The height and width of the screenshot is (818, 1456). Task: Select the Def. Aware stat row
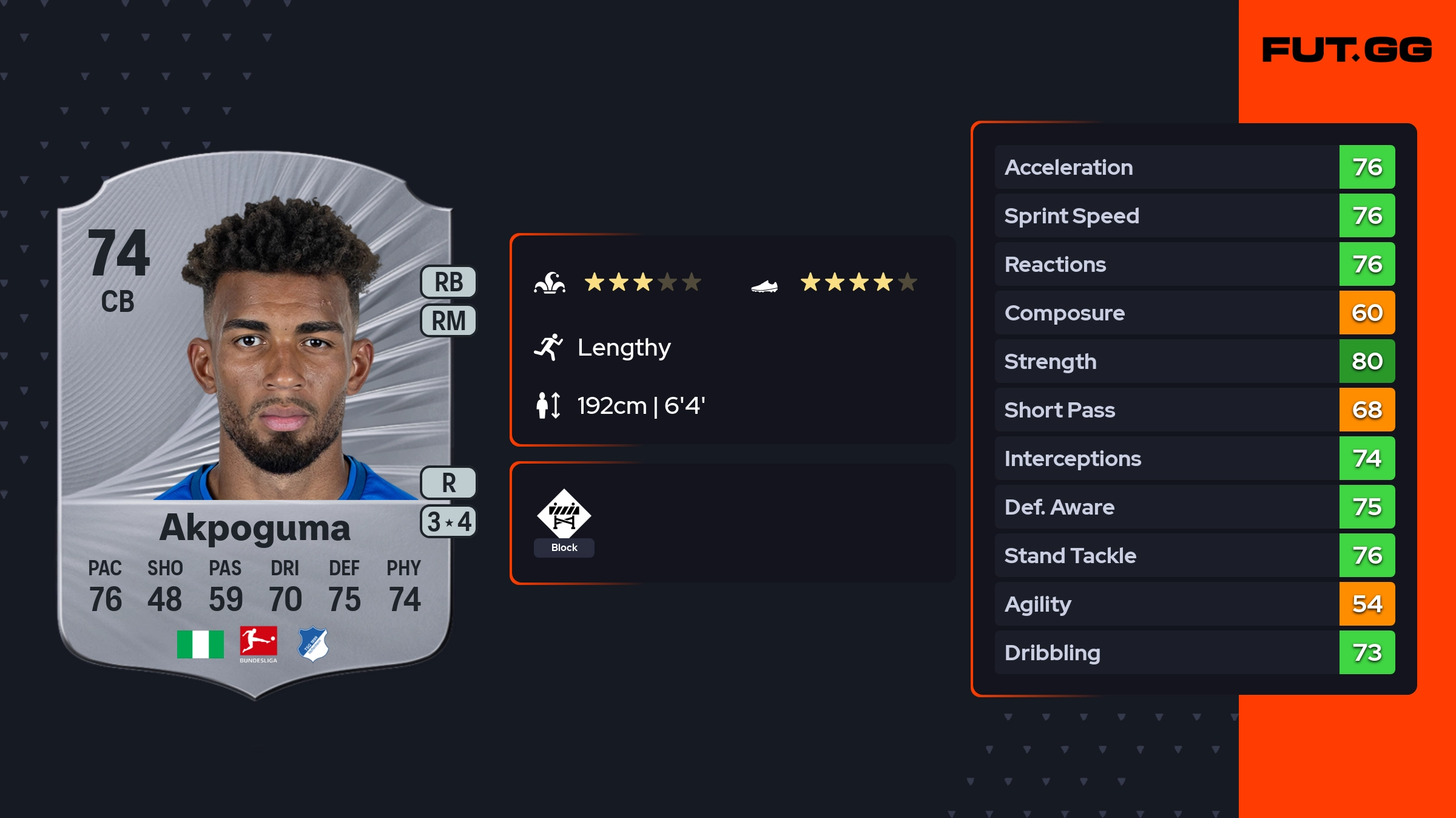click(1194, 507)
